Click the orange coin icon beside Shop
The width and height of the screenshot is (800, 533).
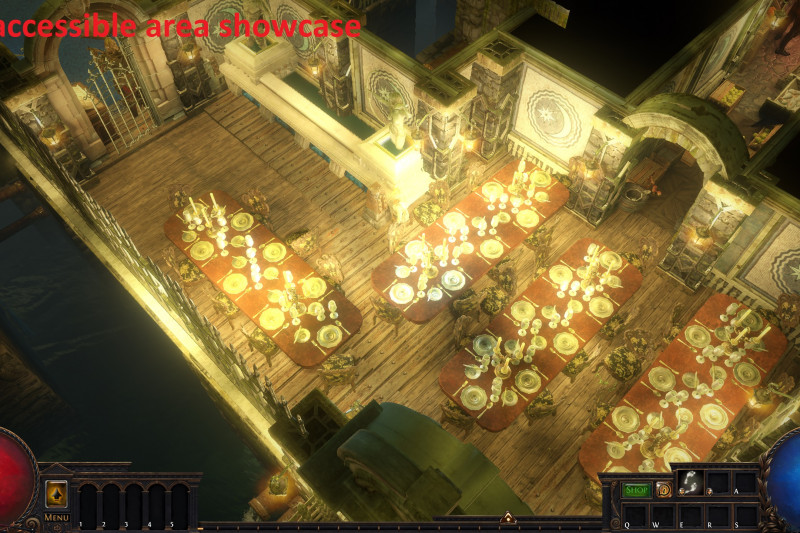pyautogui.click(x=664, y=490)
